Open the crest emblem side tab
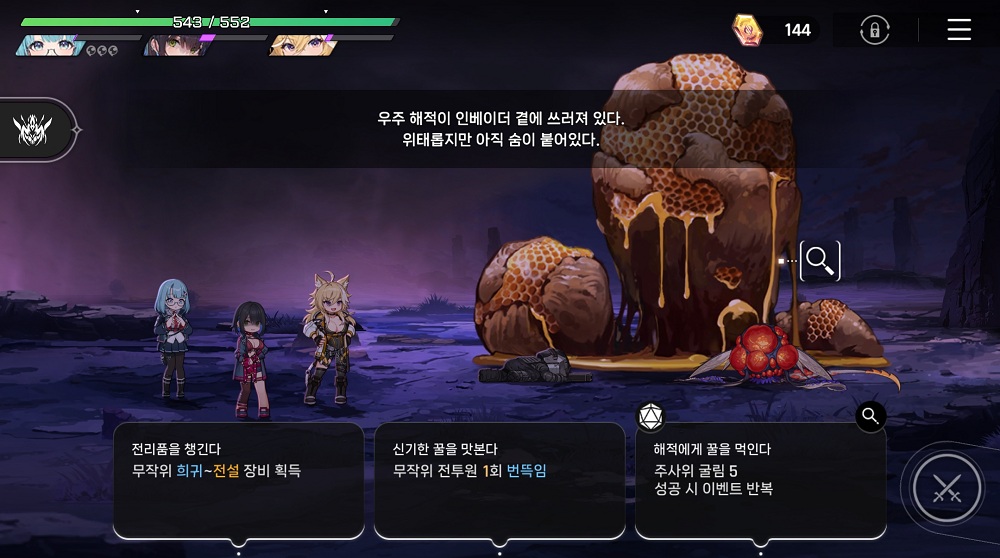This screenshot has height=558, width=1000. click(x=33, y=130)
